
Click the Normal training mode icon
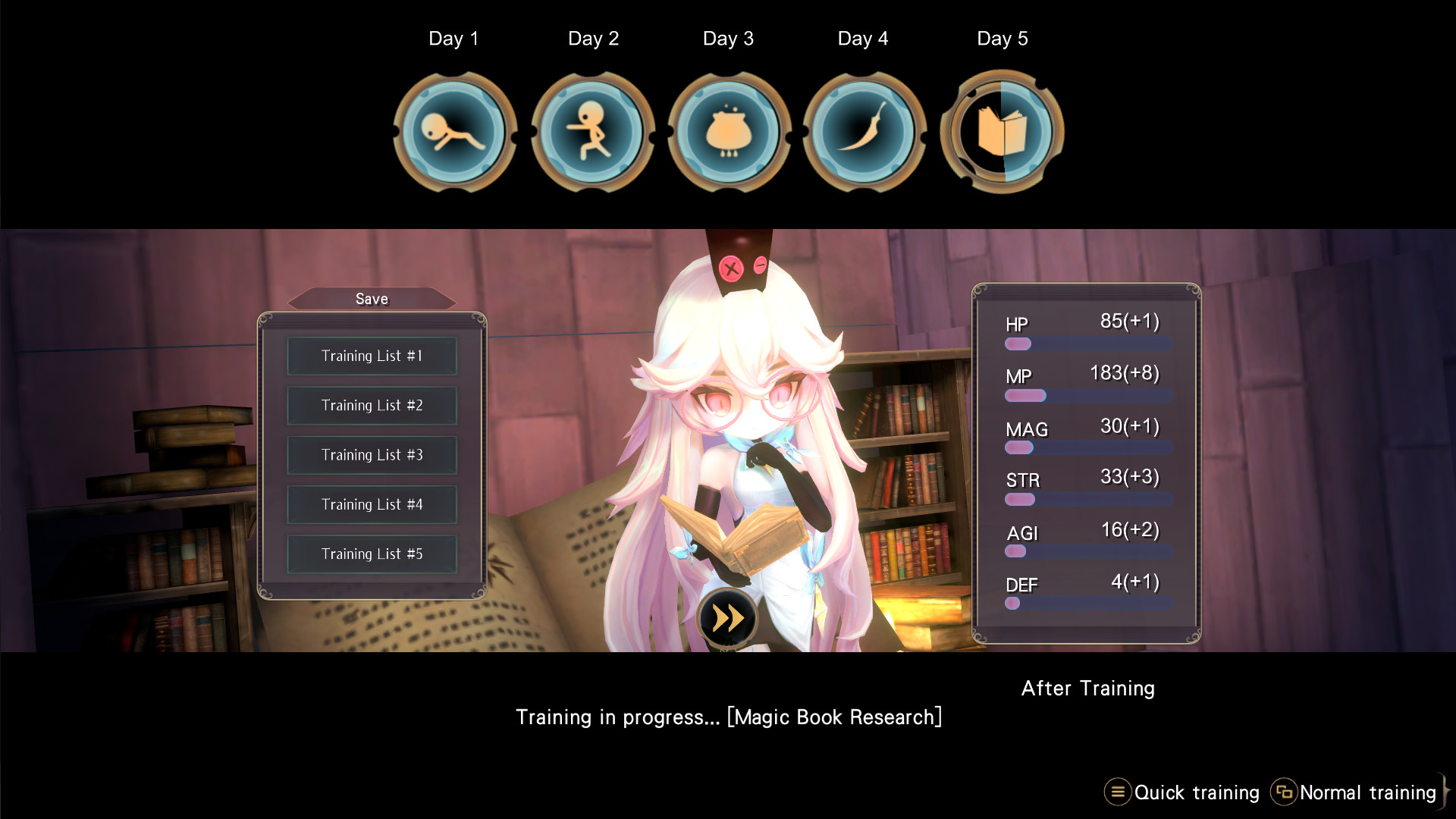1285,792
